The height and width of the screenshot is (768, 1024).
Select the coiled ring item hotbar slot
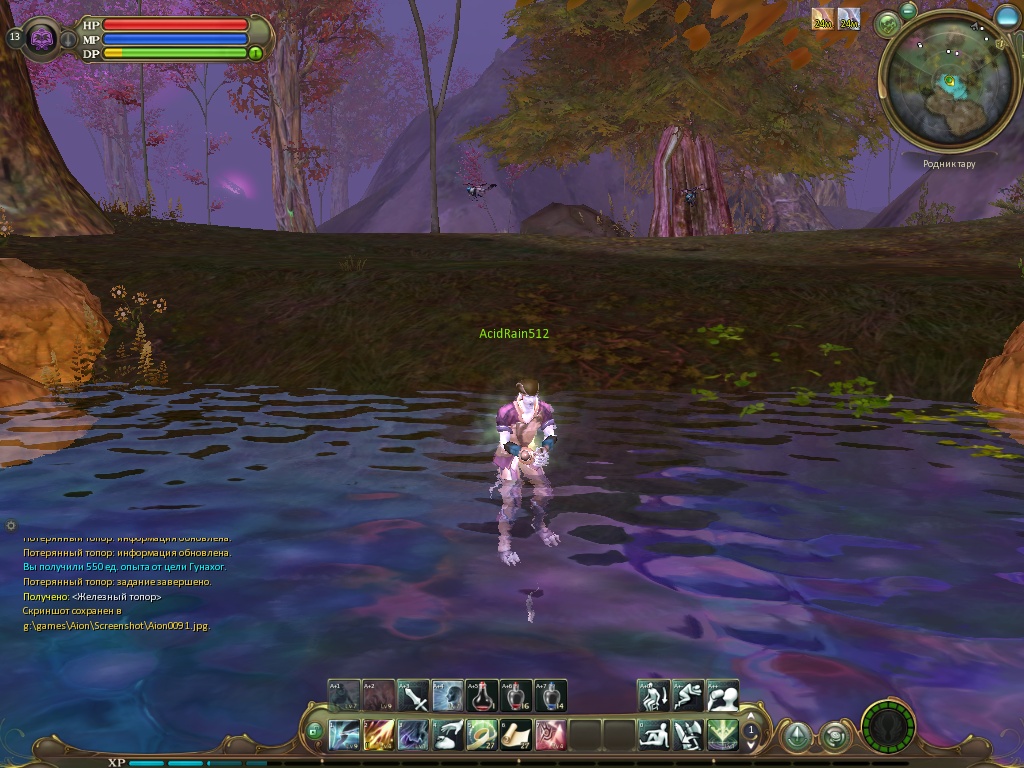(482, 735)
